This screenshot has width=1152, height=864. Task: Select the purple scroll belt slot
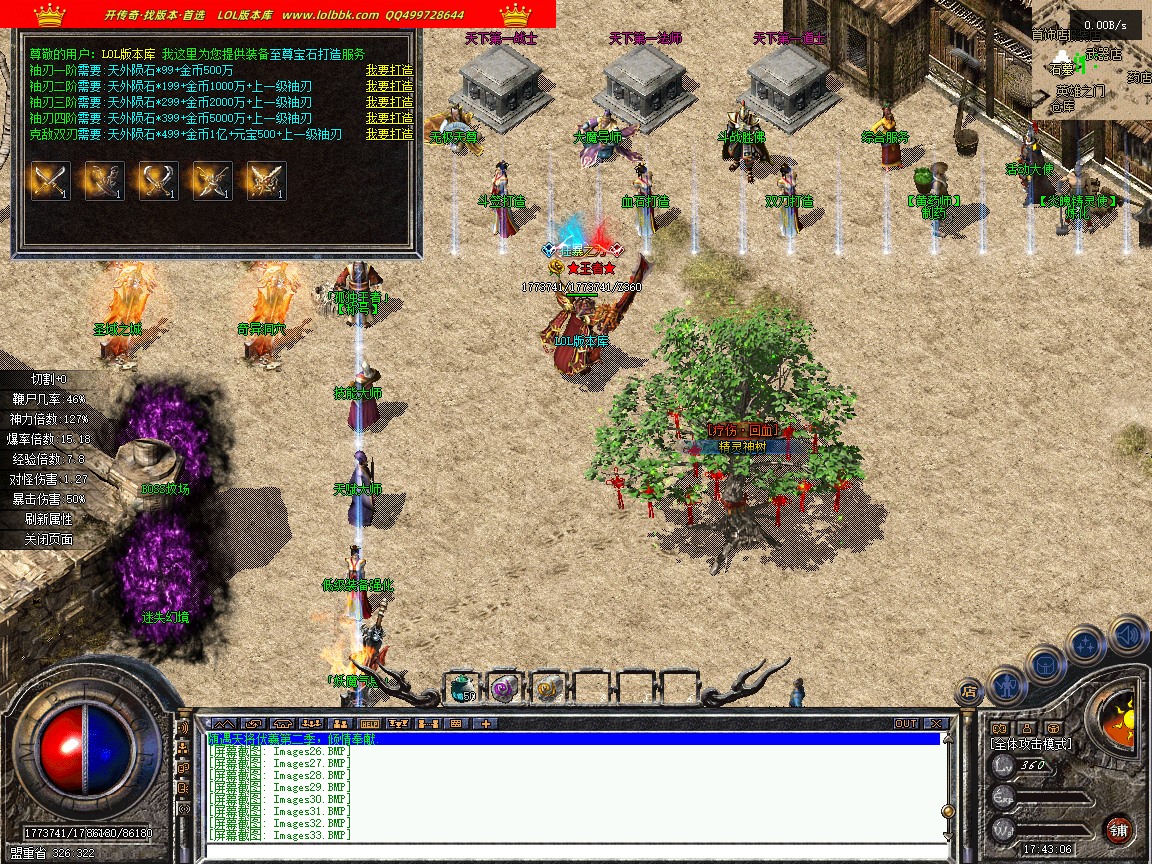pyautogui.click(x=504, y=687)
